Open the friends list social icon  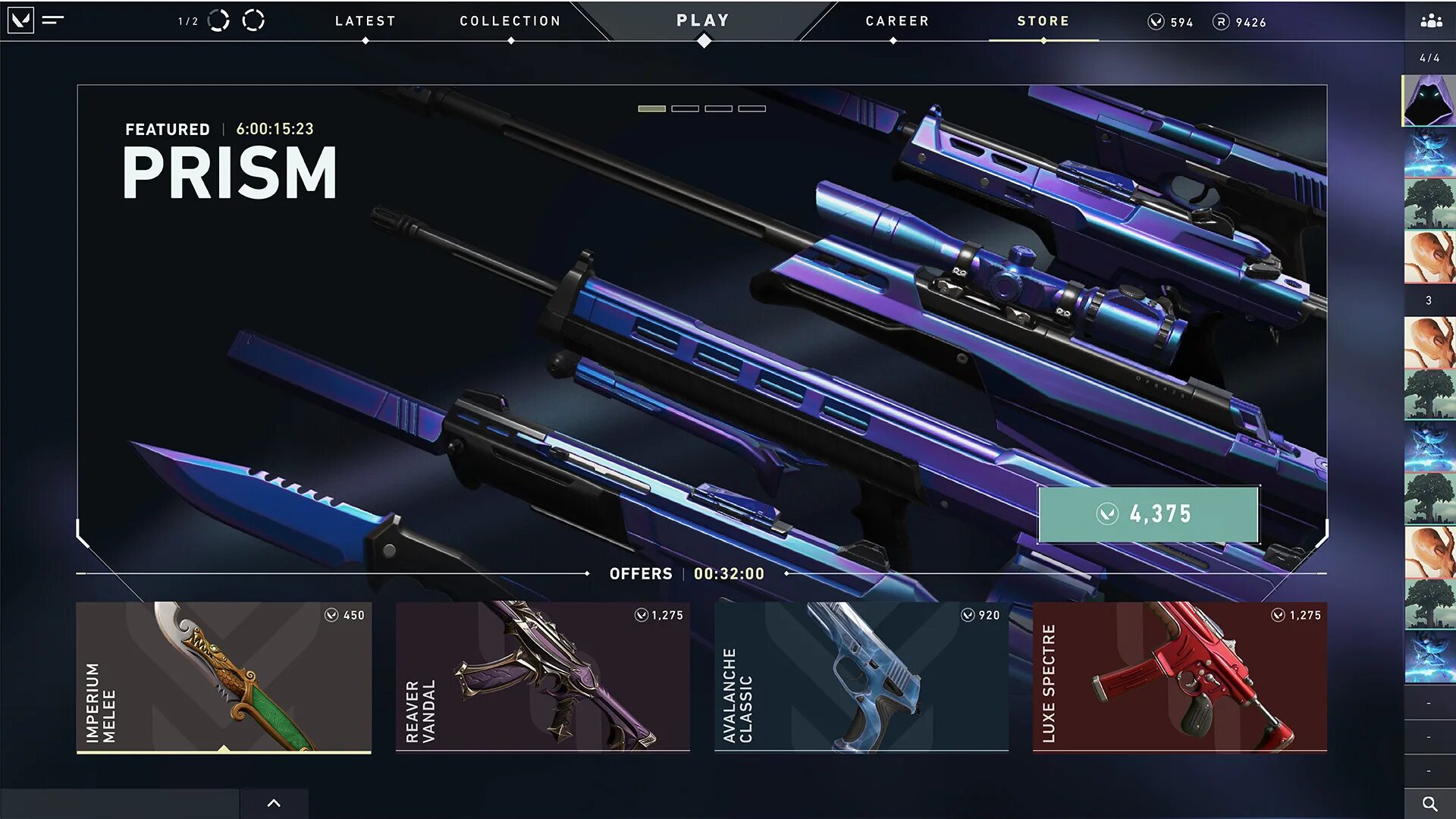tap(1431, 21)
